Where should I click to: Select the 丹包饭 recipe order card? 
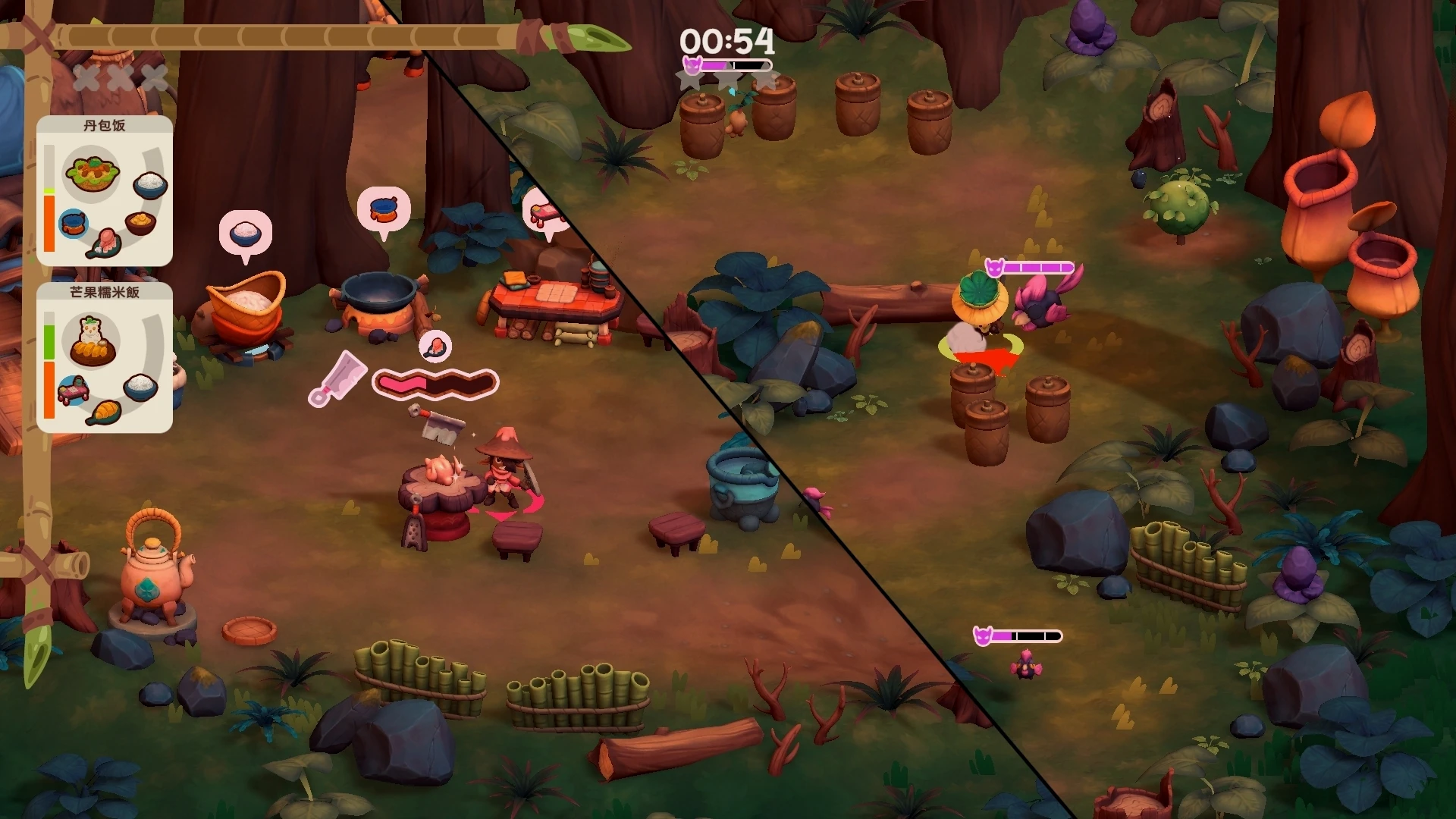(105, 191)
